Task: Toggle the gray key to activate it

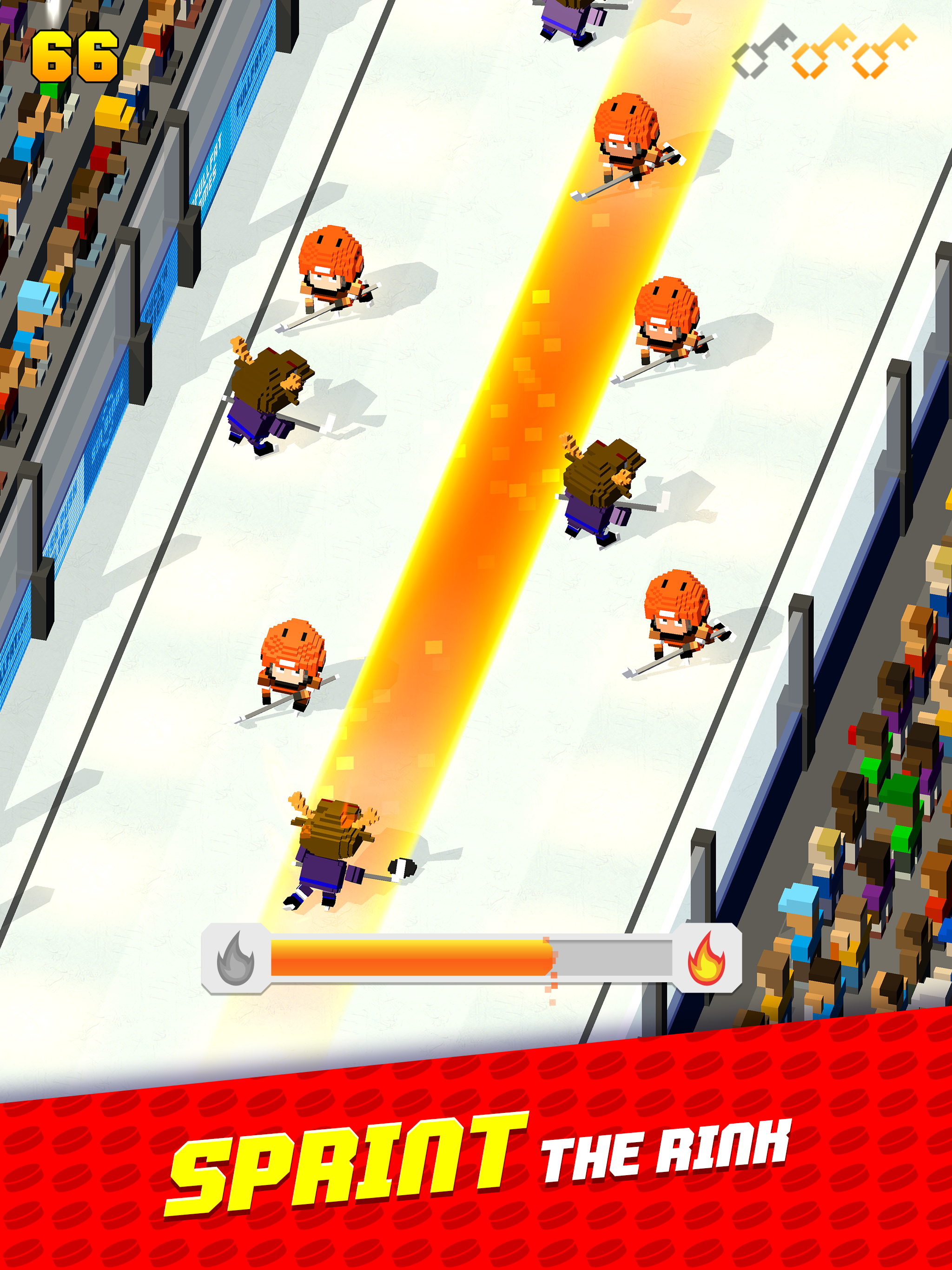Action: (764, 54)
